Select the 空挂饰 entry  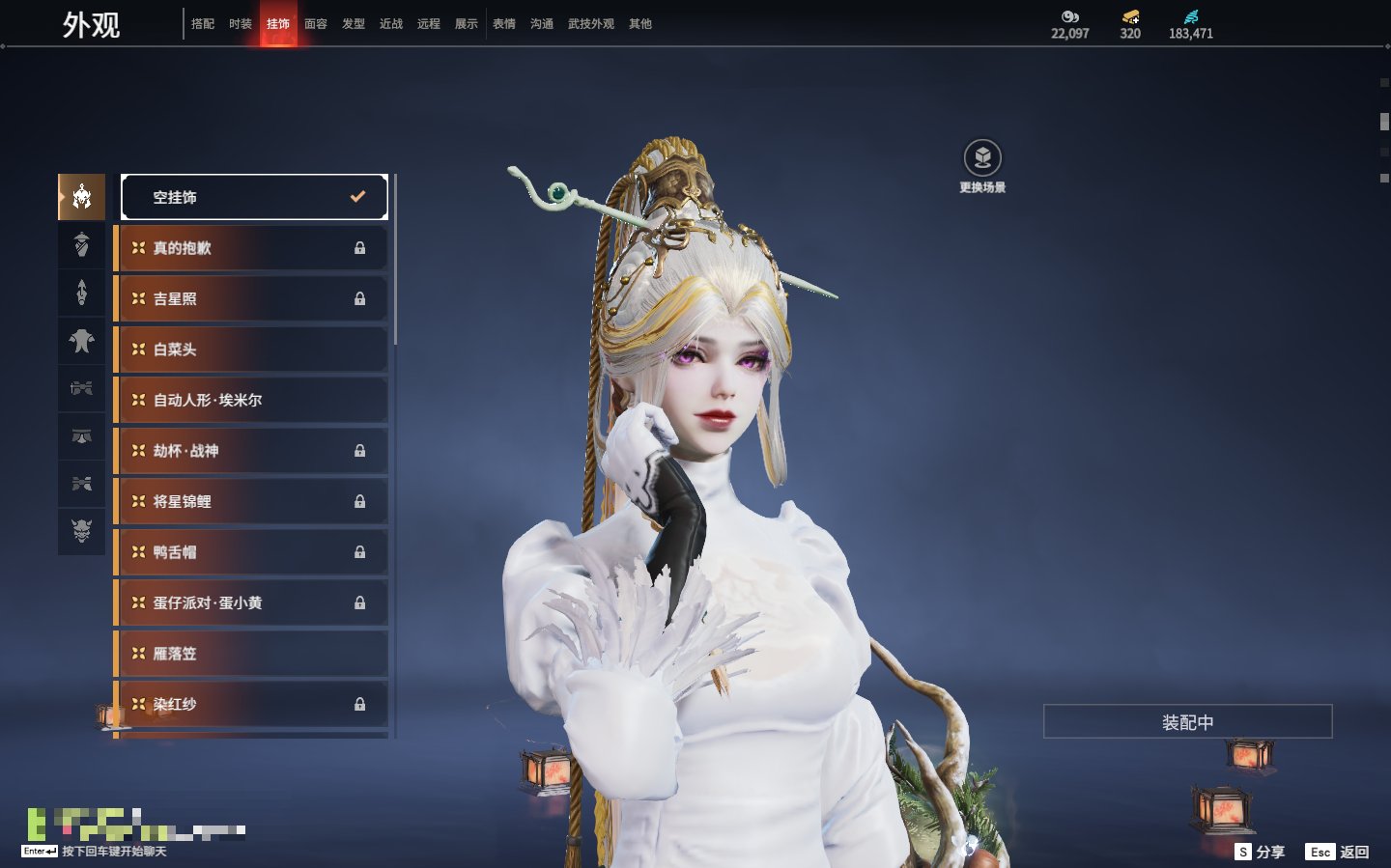click(x=254, y=197)
